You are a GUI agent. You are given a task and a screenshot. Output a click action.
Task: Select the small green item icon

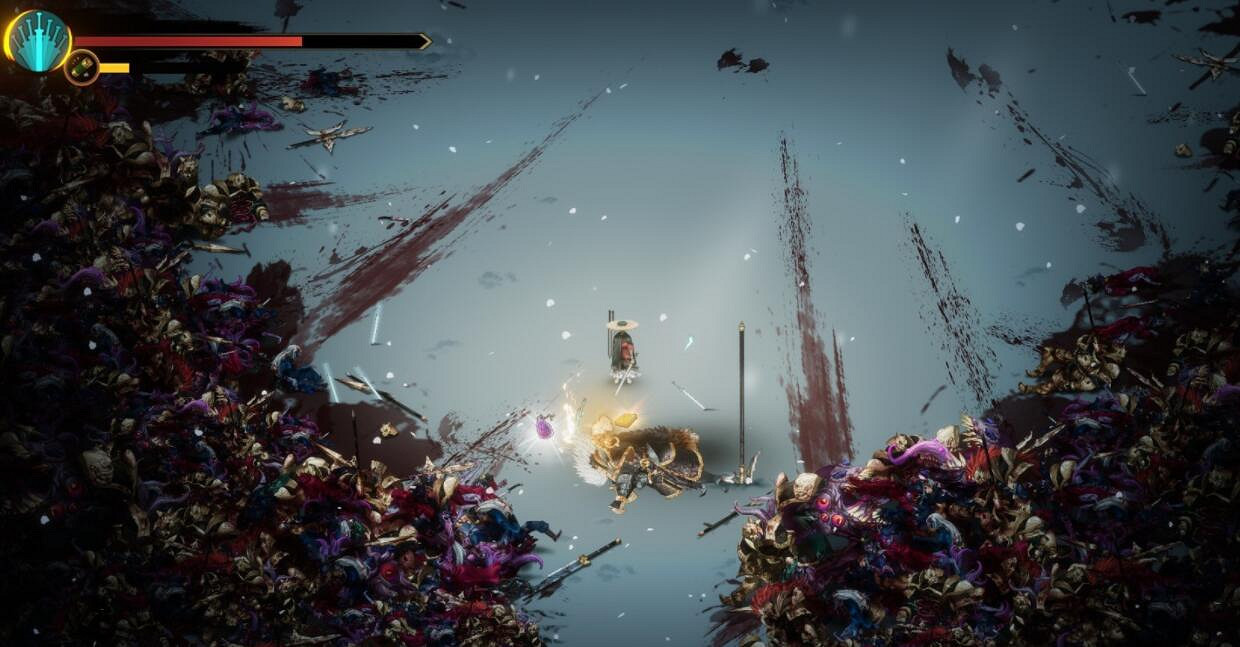coord(82,67)
